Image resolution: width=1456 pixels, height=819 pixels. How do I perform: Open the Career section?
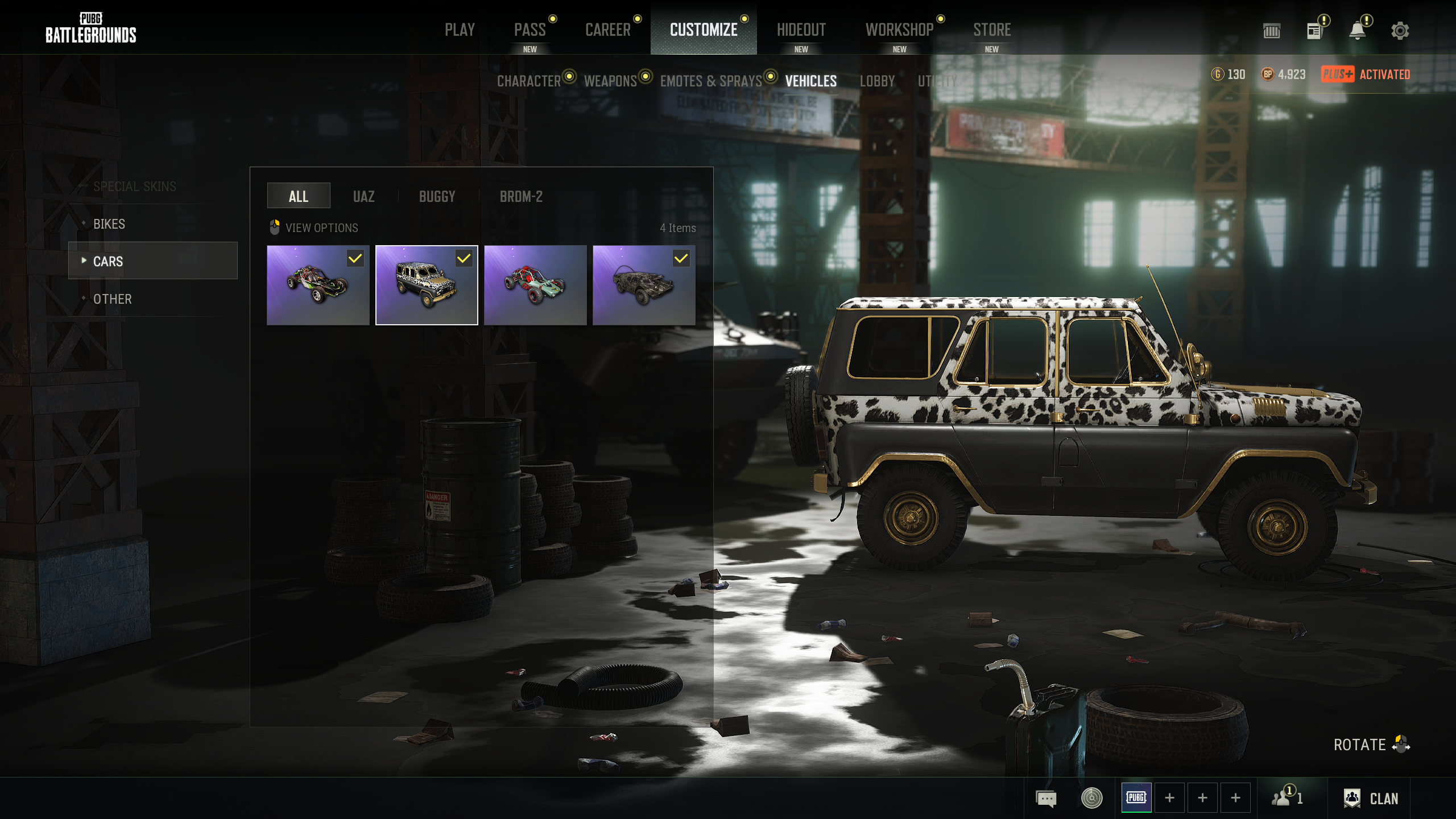point(607,30)
